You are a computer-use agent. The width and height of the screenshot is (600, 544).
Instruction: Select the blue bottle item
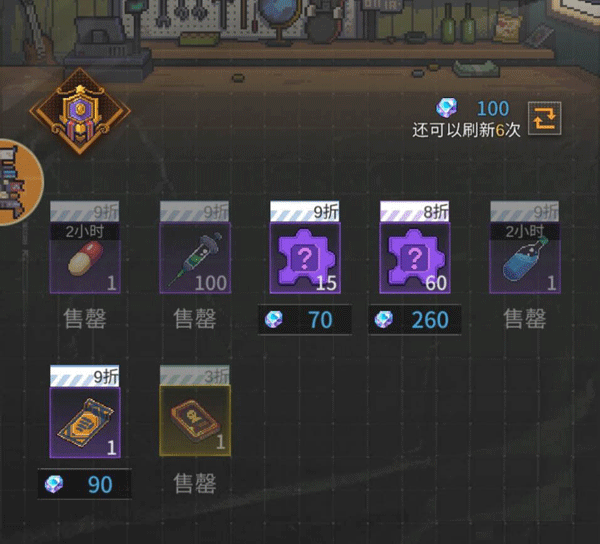(x=524, y=258)
